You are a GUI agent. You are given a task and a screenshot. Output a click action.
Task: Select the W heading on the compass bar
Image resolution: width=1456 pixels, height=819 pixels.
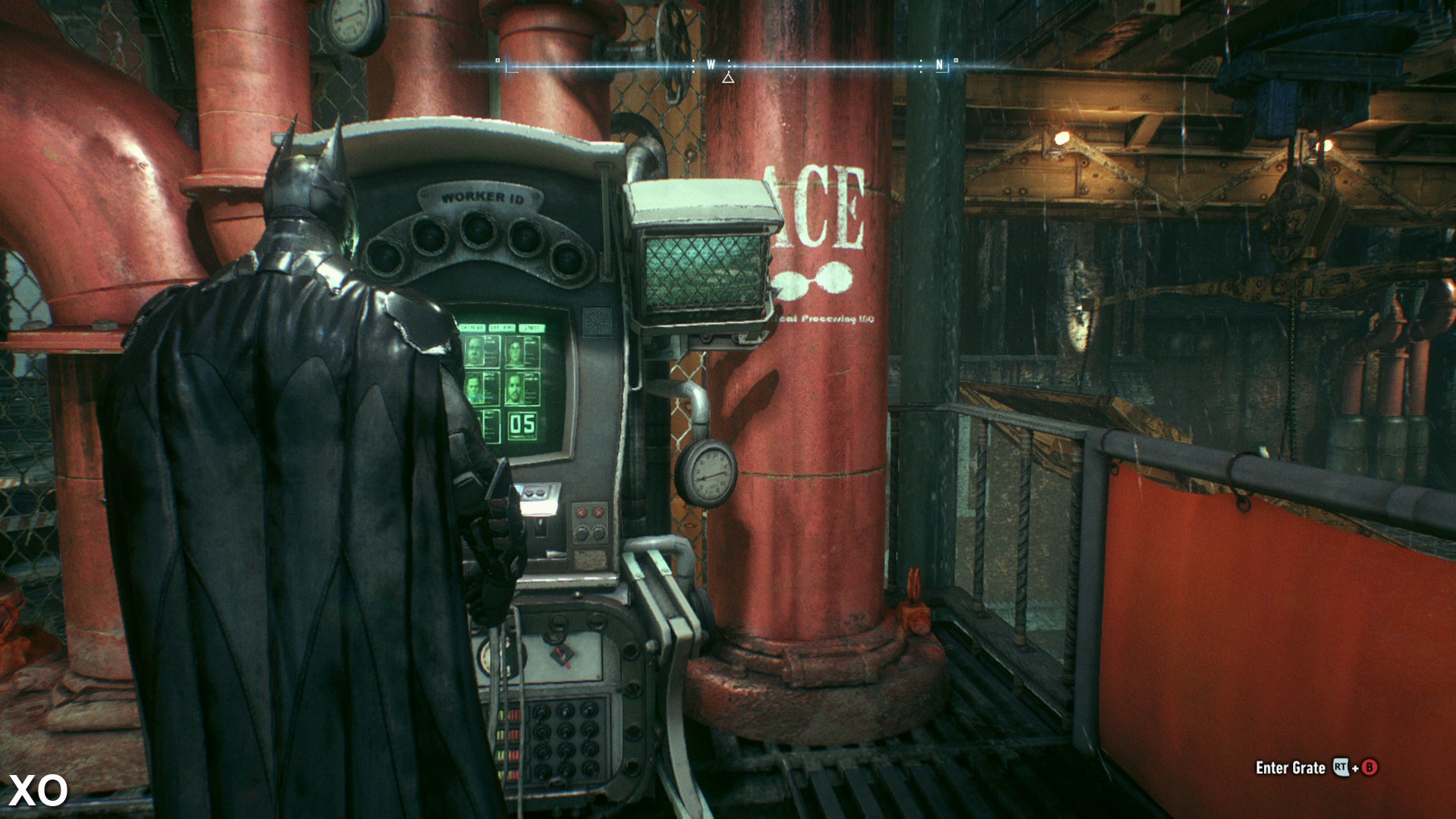[711, 65]
